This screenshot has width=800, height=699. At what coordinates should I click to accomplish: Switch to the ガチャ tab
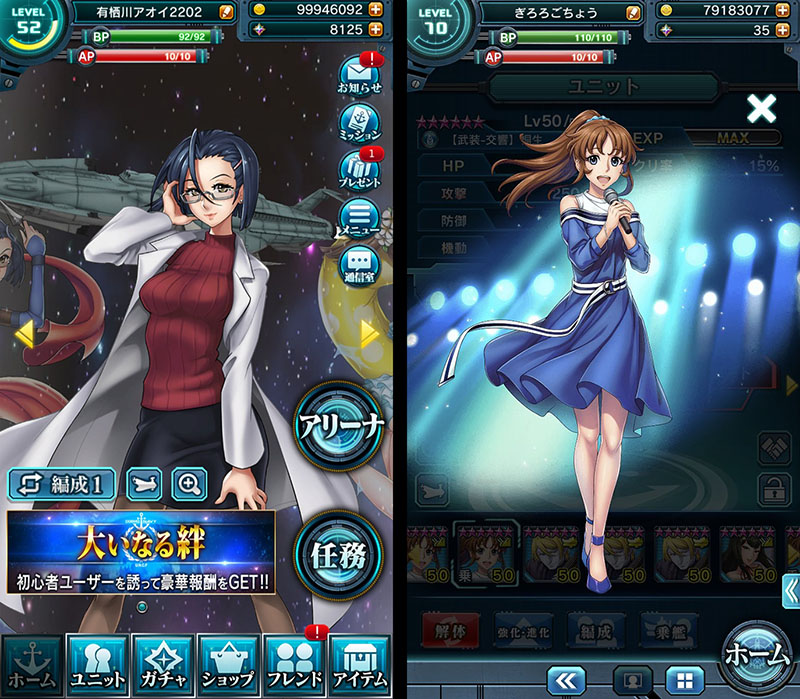[x=162, y=664]
